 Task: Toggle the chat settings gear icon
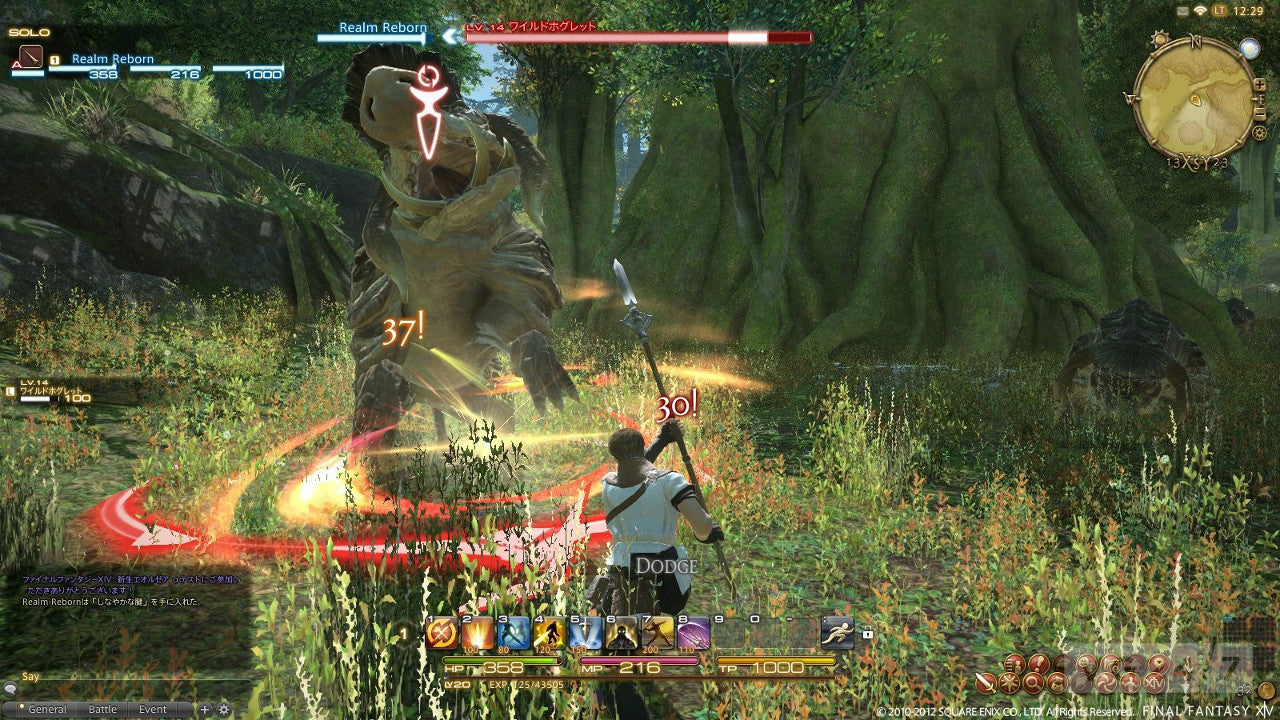click(x=224, y=709)
